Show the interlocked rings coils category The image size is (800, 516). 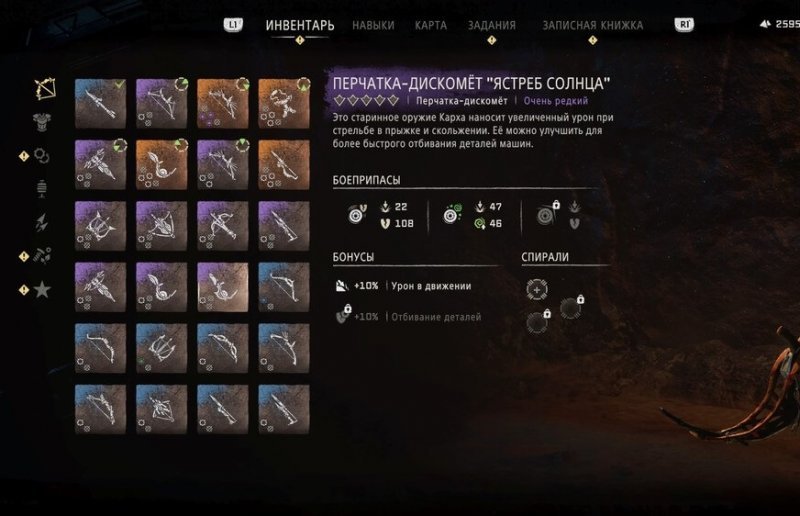click(x=42, y=155)
